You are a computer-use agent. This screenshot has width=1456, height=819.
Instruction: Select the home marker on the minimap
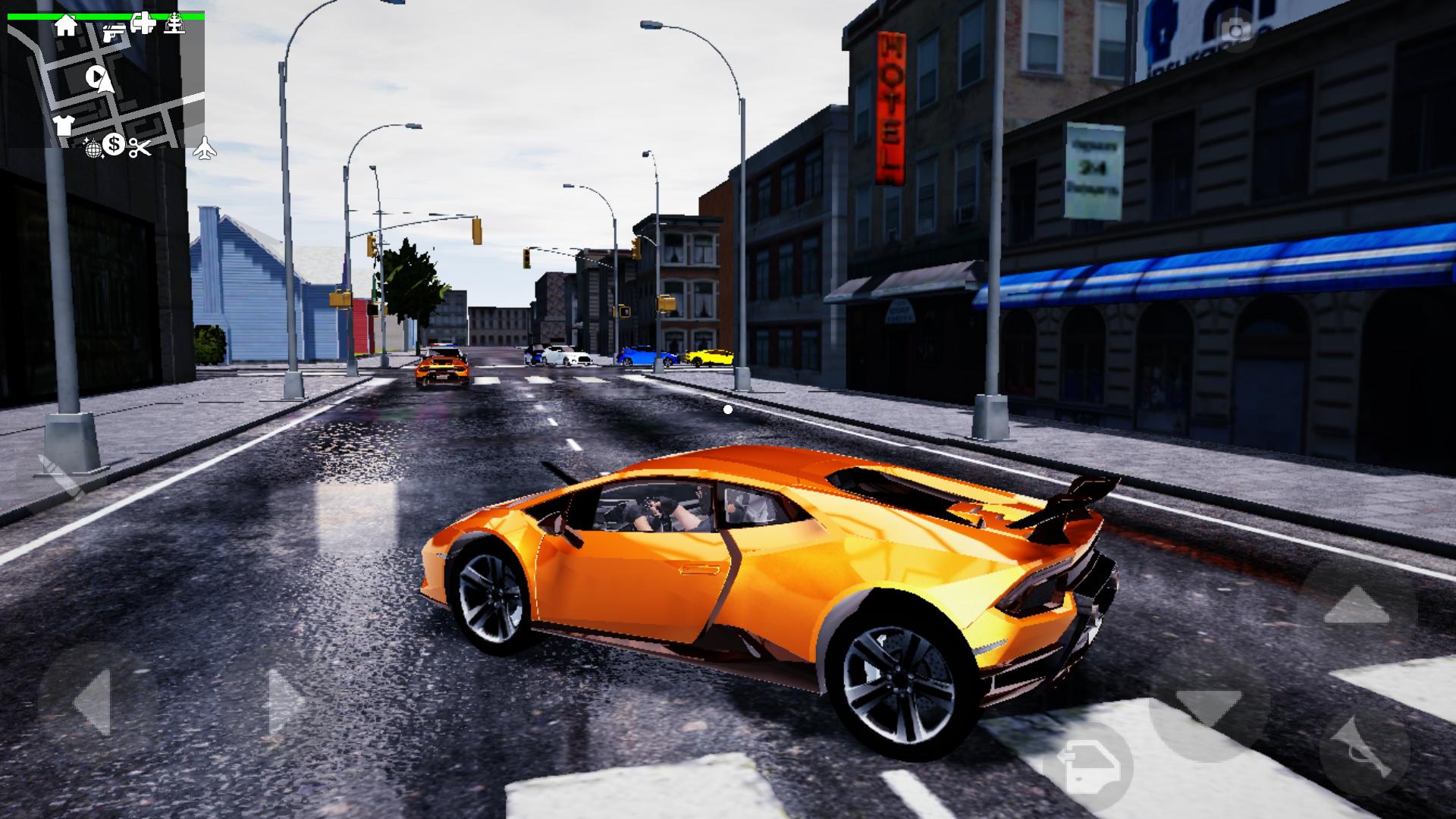[66, 26]
